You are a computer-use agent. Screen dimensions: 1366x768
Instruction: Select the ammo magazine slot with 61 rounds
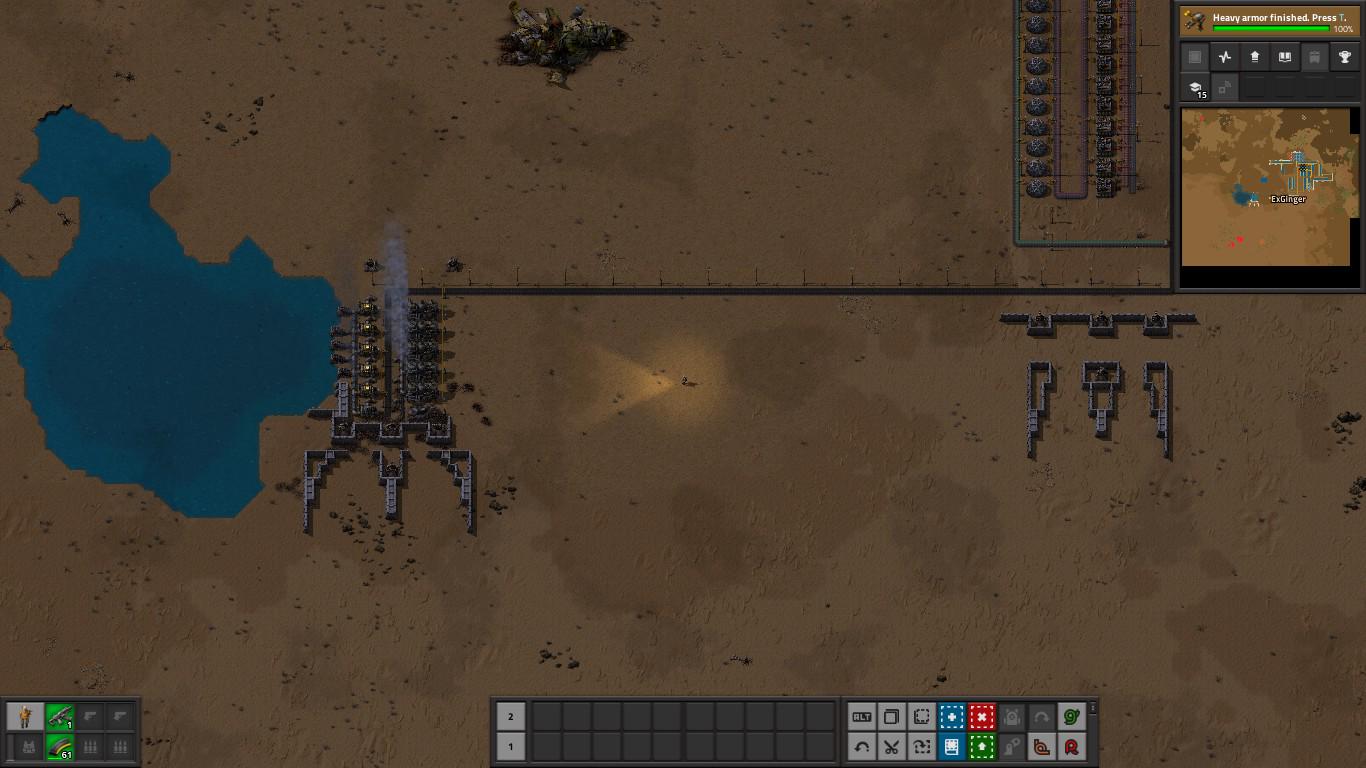[x=60, y=747]
